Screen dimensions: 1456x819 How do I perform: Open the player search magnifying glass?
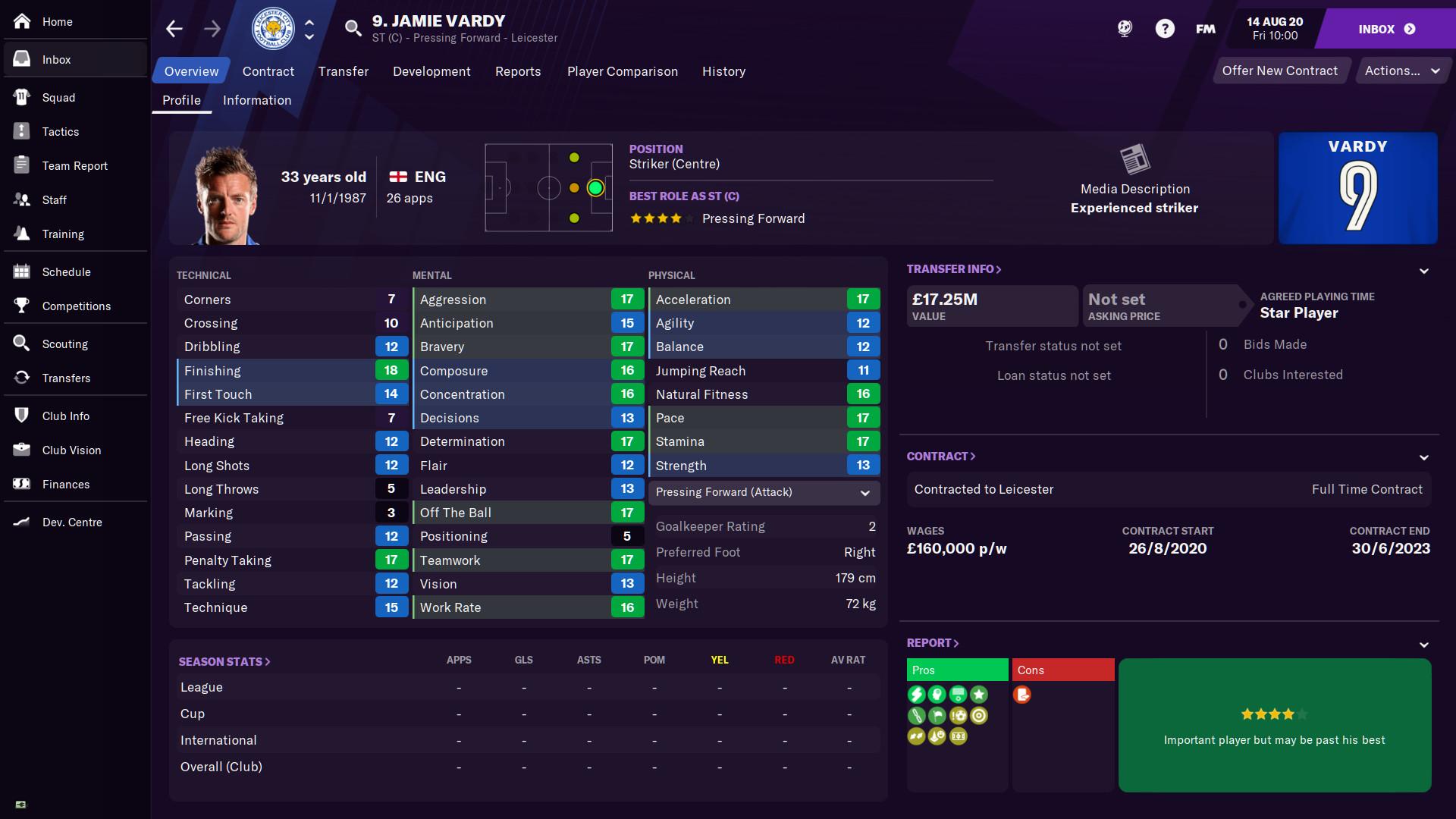coord(353,28)
